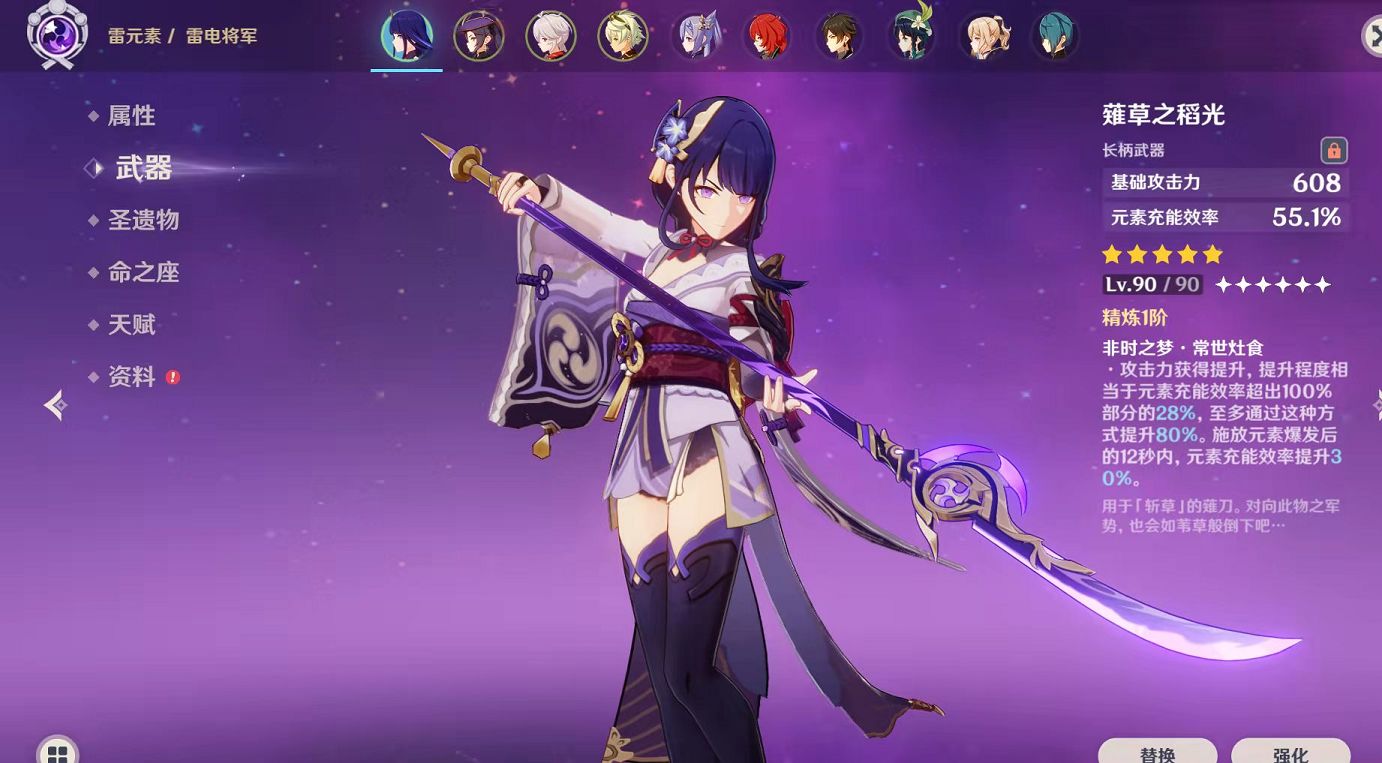Image resolution: width=1382 pixels, height=763 pixels.
Task: Click the 强化 enhance weapon button
Action: coord(1290,752)
